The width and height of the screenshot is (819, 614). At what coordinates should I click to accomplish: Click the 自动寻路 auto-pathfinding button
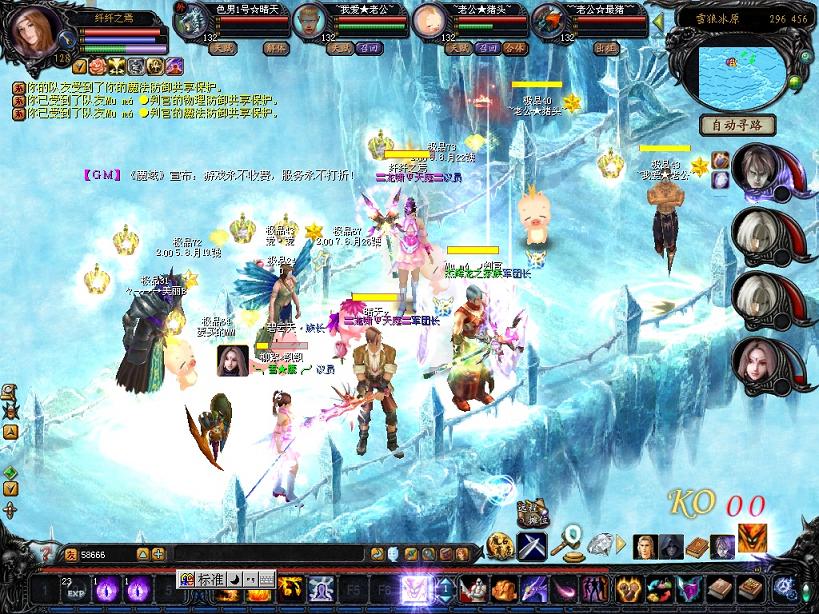coord(737,125)
